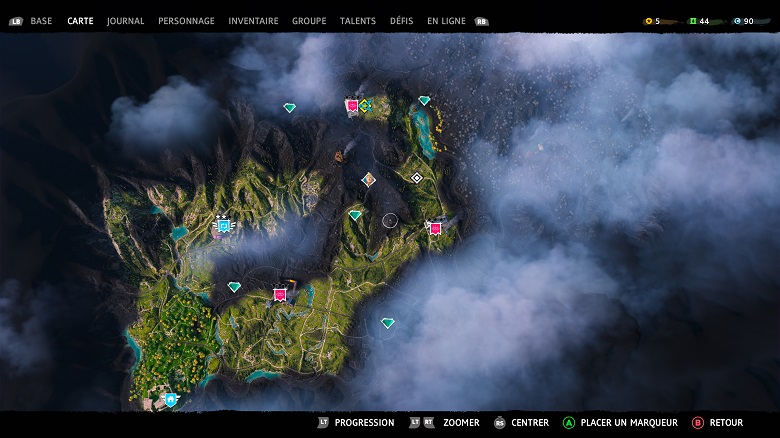Open the JOURNAL tab
The image size is (780, 438).
125,21
